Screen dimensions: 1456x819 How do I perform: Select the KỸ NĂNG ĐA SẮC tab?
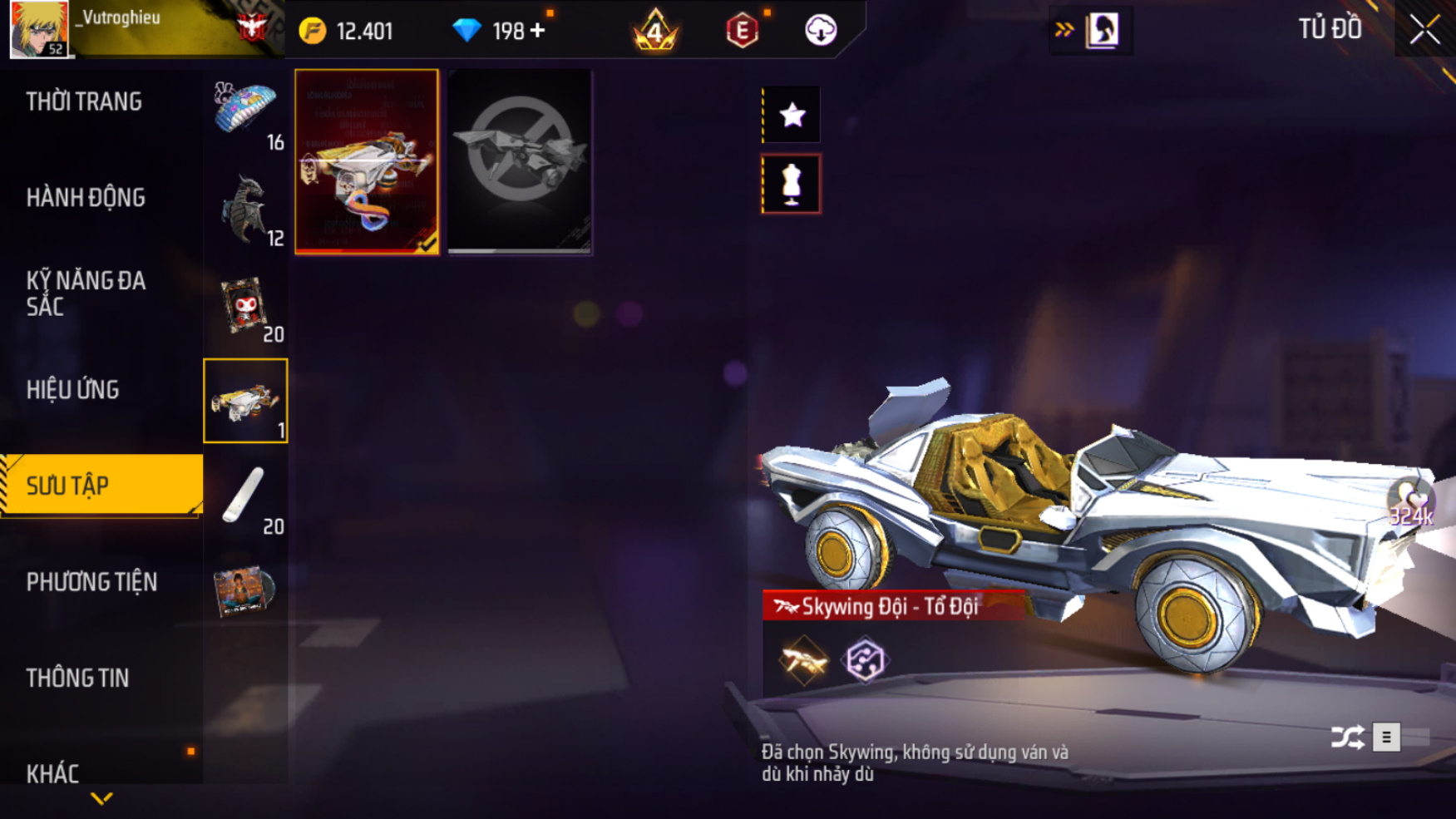86,293
